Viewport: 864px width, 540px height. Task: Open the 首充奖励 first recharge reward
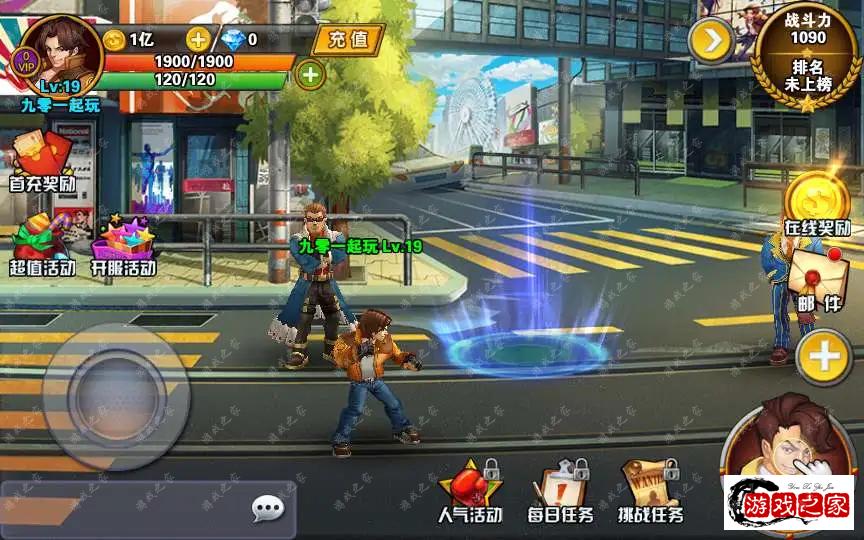coord(42,165)
